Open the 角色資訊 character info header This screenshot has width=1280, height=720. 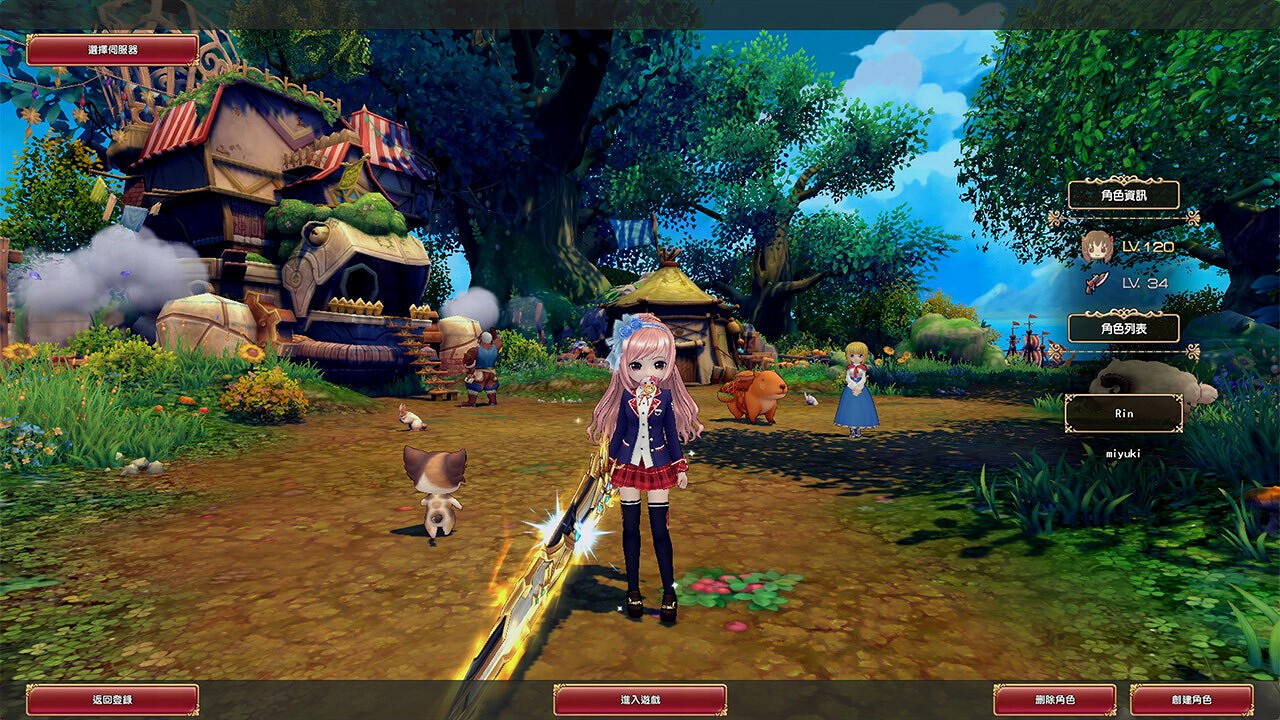(1126, 197)
